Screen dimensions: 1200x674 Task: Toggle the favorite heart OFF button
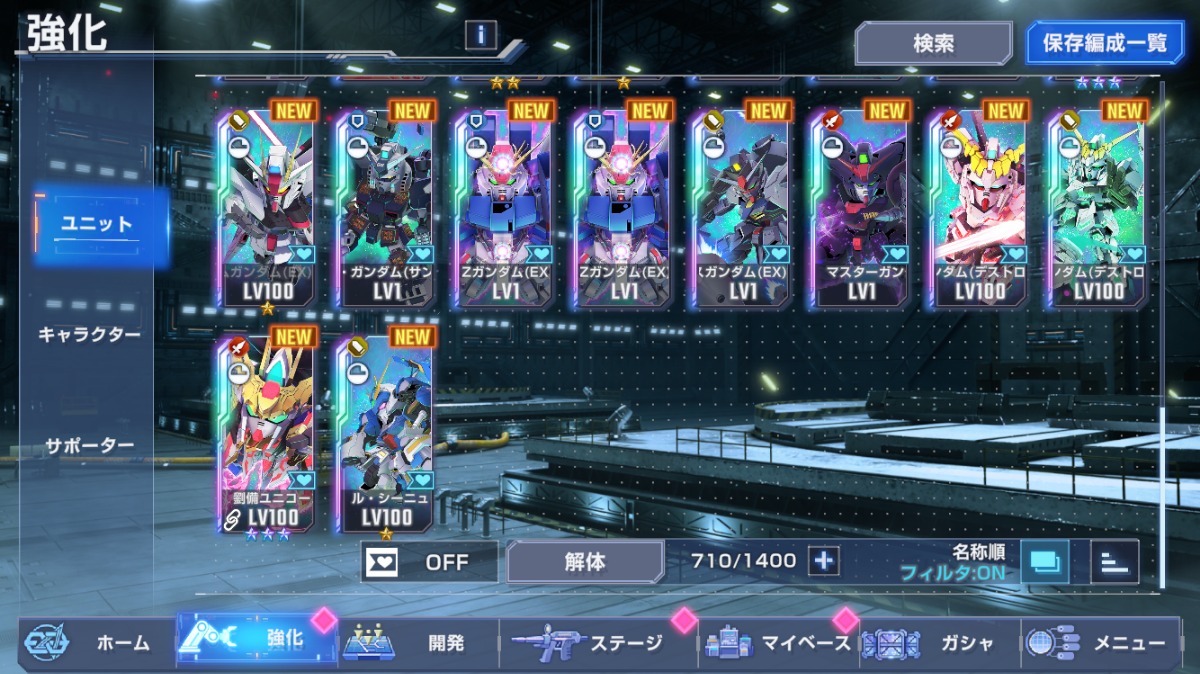[429, 561]
